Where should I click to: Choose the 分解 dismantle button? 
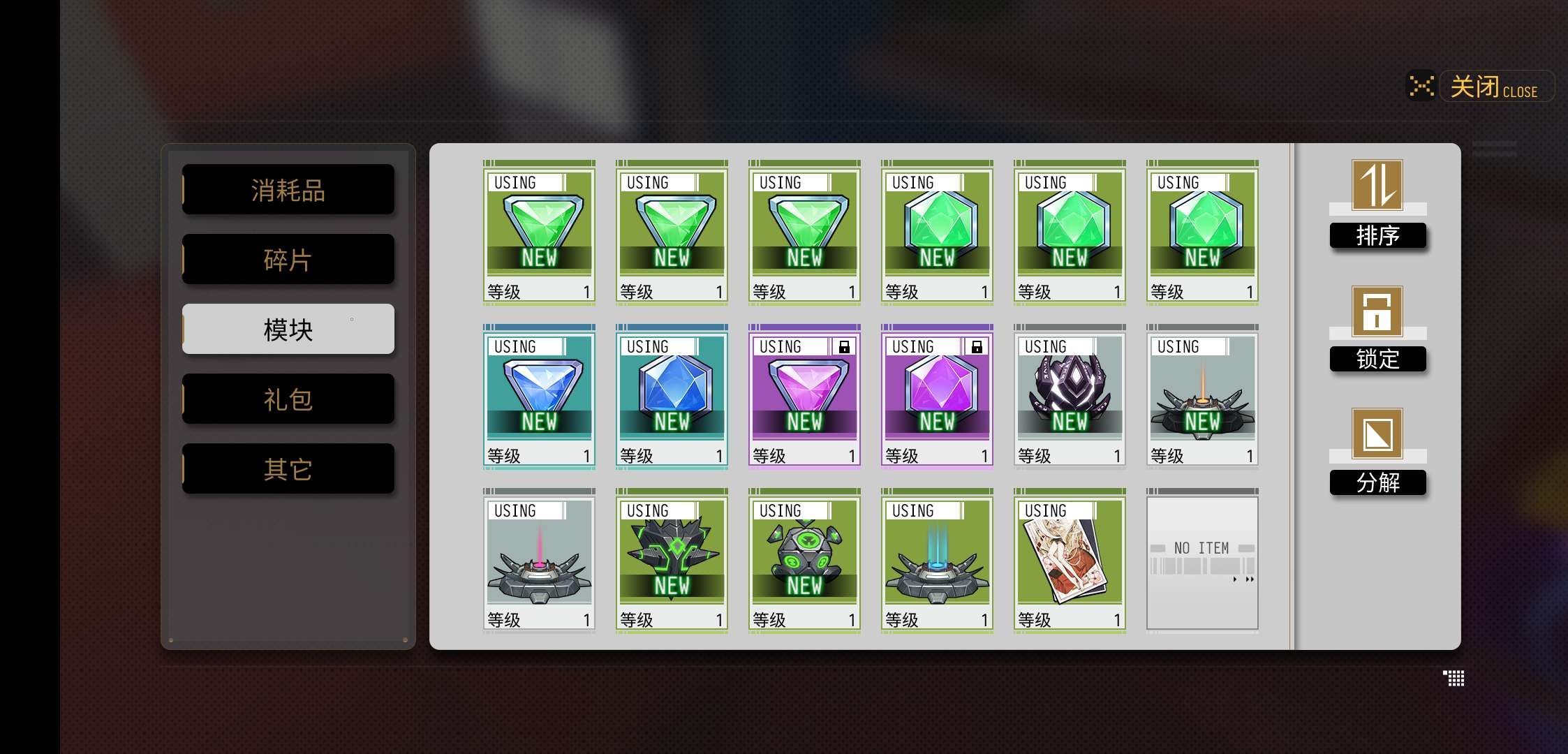1377,452
